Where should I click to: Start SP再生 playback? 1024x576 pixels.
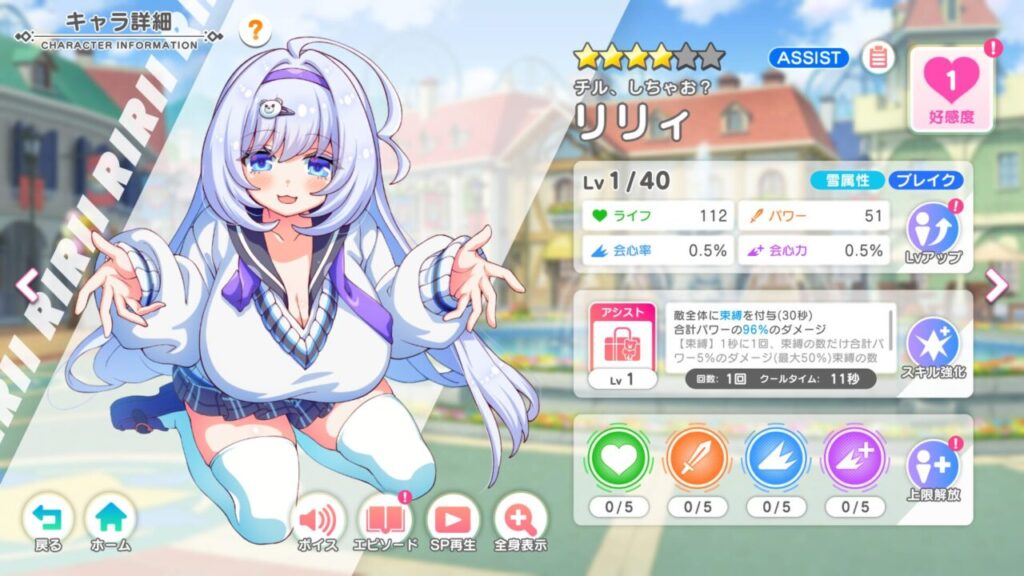pos(452,522)
